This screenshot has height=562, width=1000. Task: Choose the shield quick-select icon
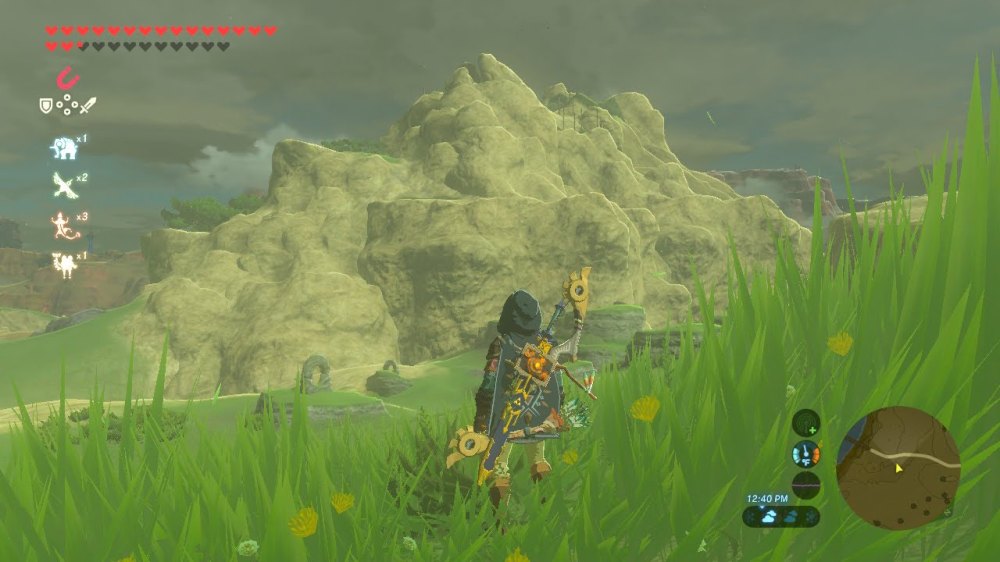coord(46,105)
